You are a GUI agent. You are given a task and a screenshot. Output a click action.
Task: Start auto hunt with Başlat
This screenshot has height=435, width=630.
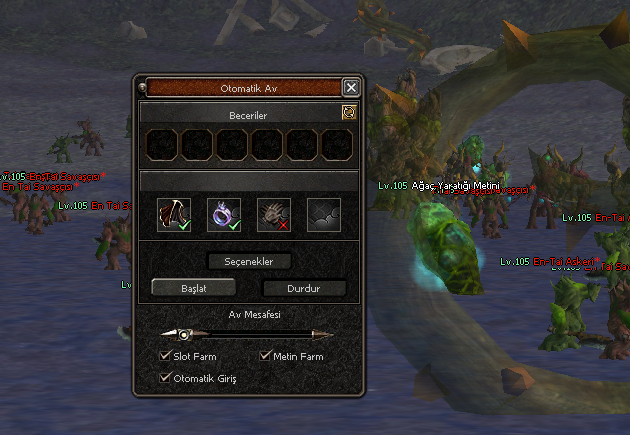(194, 287)
